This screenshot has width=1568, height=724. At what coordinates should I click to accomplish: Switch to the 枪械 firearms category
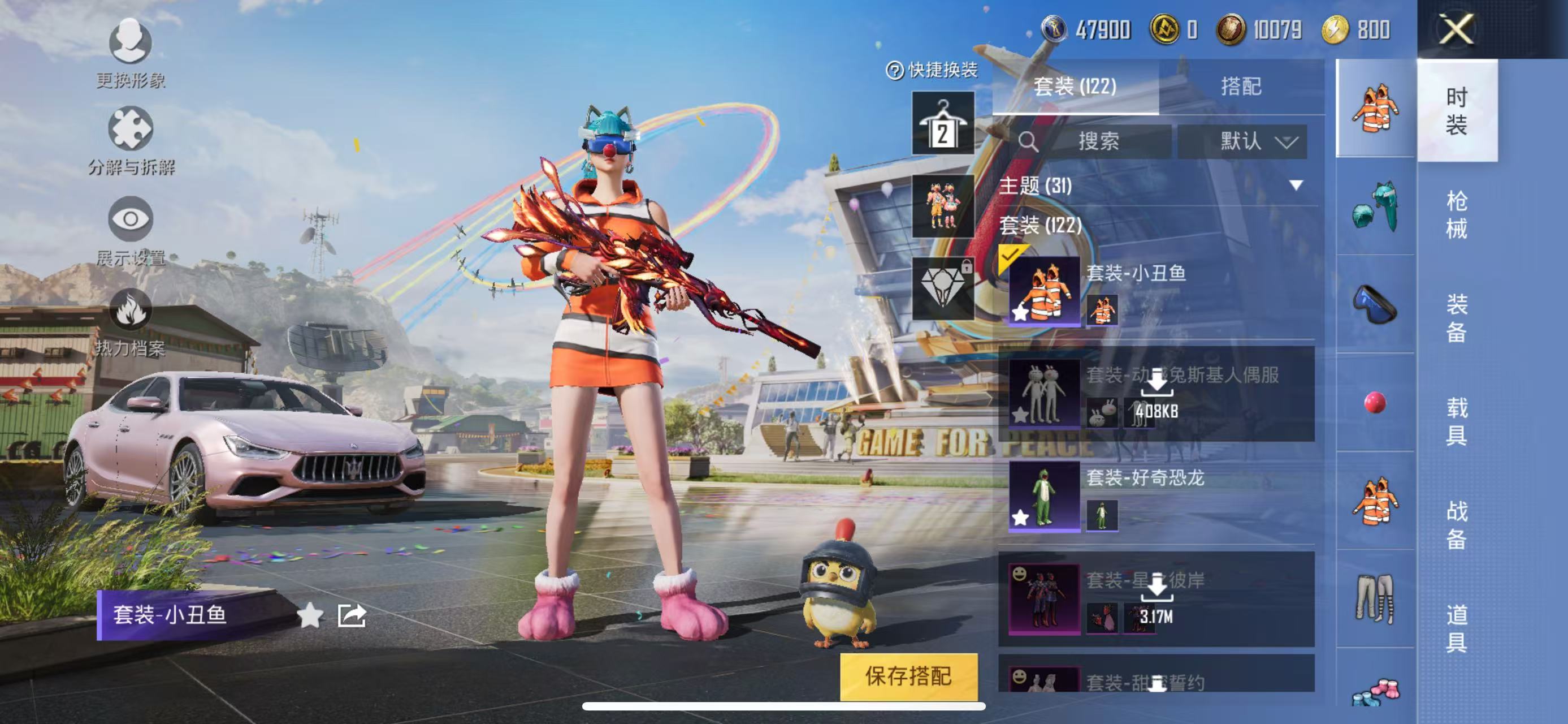pyautogui.click(x=1456, y=214)
